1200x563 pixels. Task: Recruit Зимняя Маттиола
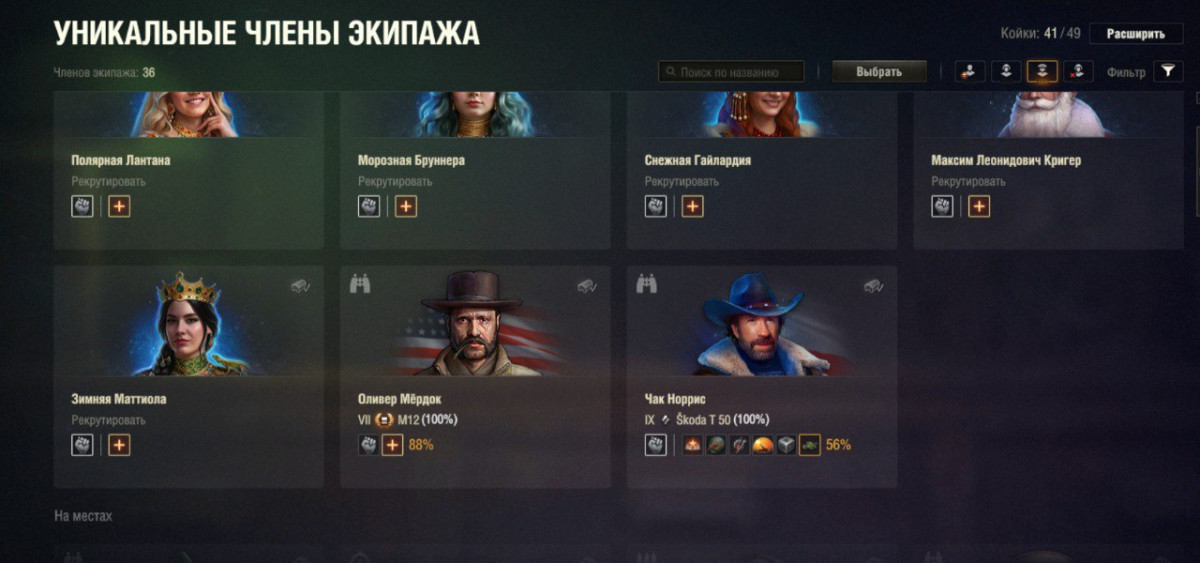point(108,421)
